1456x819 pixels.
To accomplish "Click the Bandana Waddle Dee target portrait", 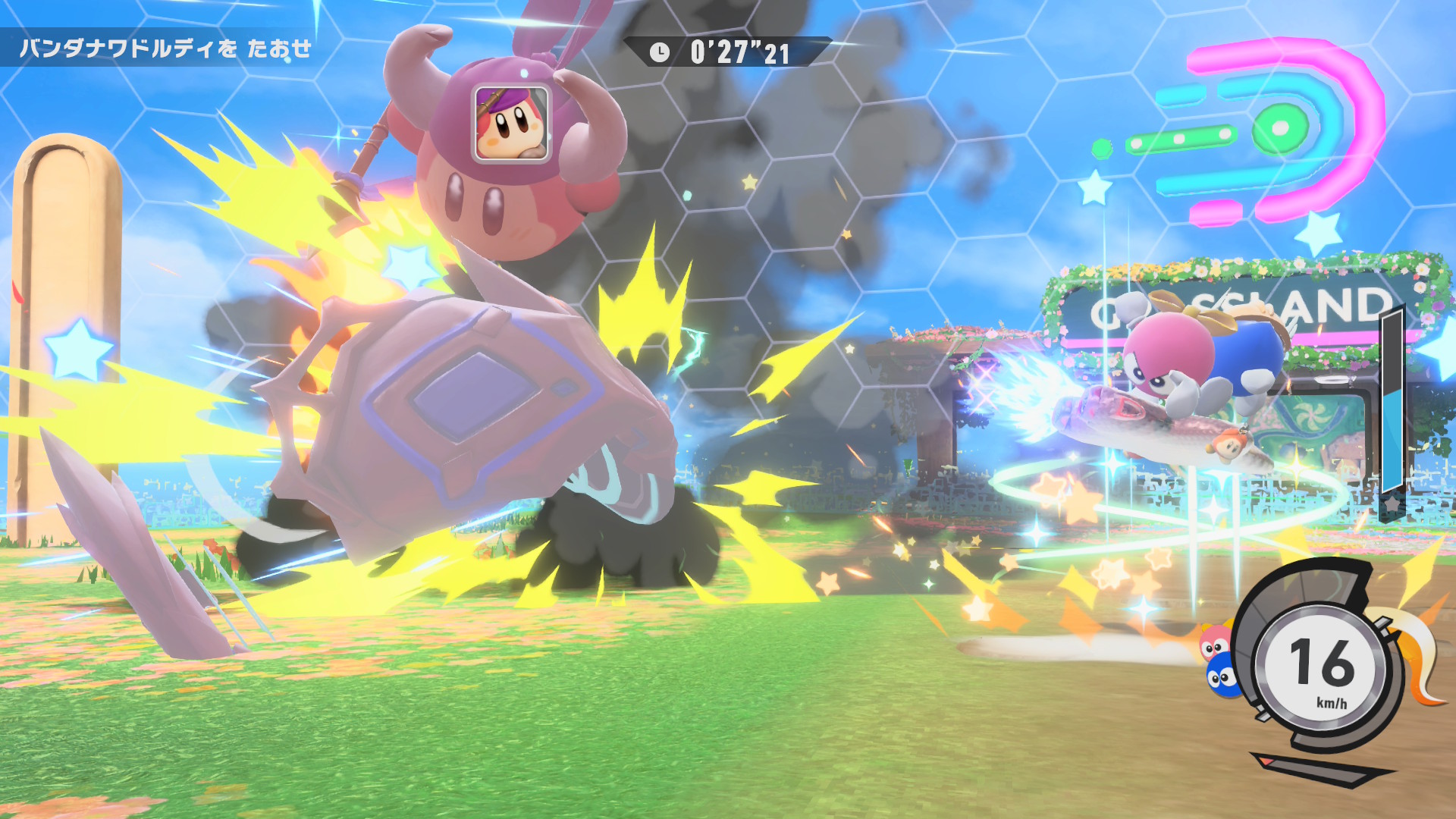I will point(511,124).
